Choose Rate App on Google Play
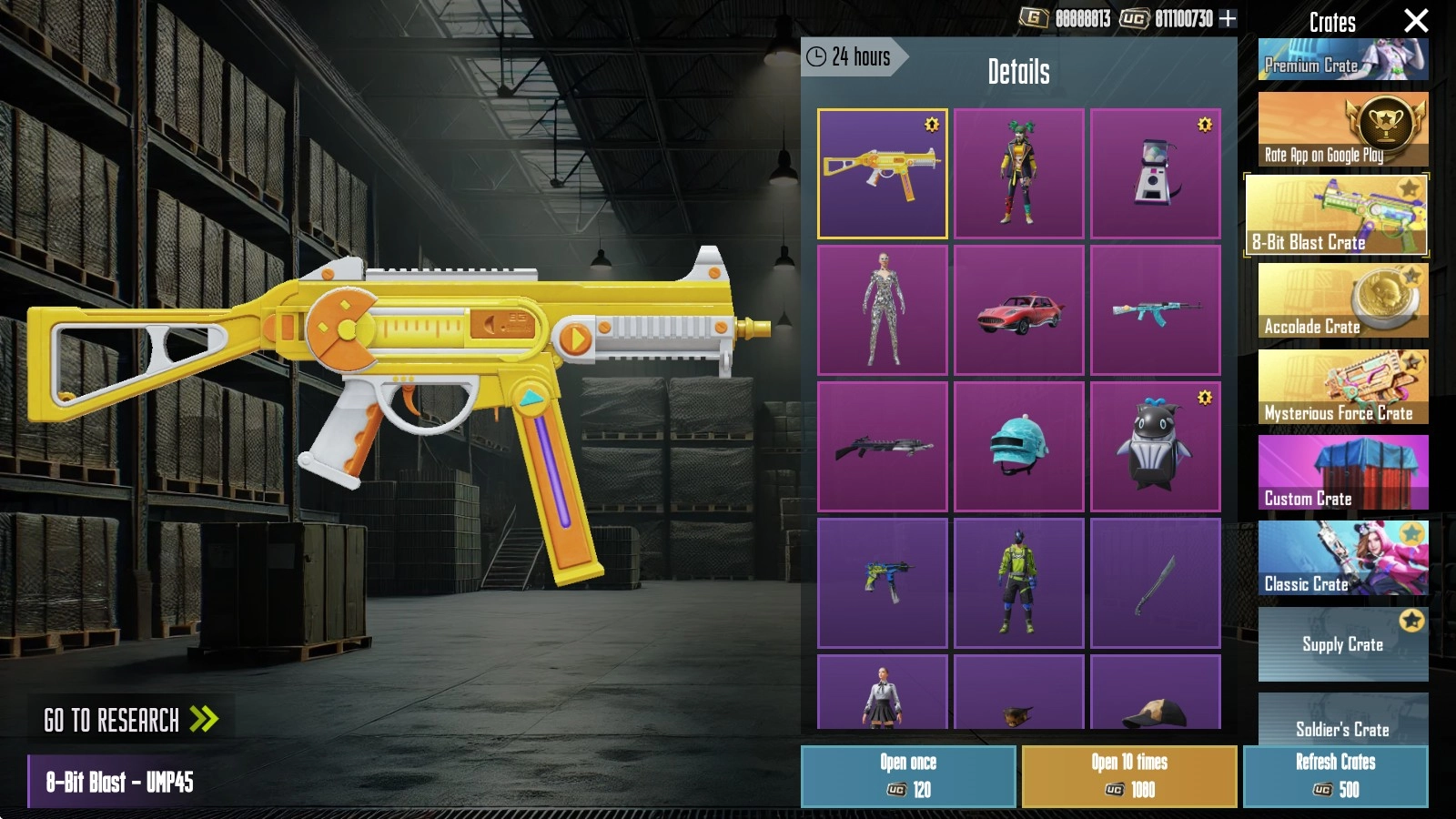The image size is (1456, 819). click(1342, 129)
